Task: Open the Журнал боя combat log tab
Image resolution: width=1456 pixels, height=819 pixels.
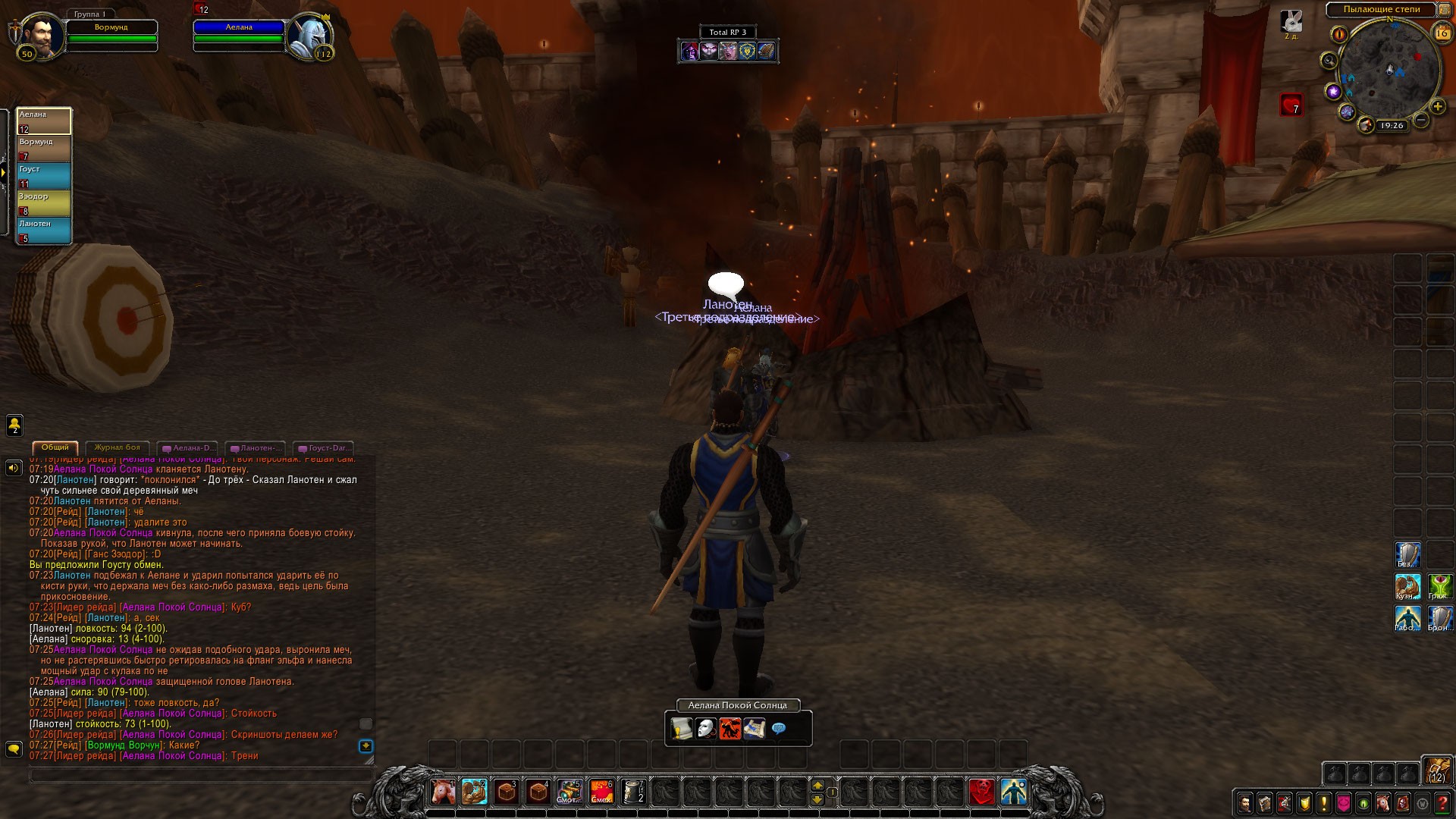Action: tap(117, 447)
